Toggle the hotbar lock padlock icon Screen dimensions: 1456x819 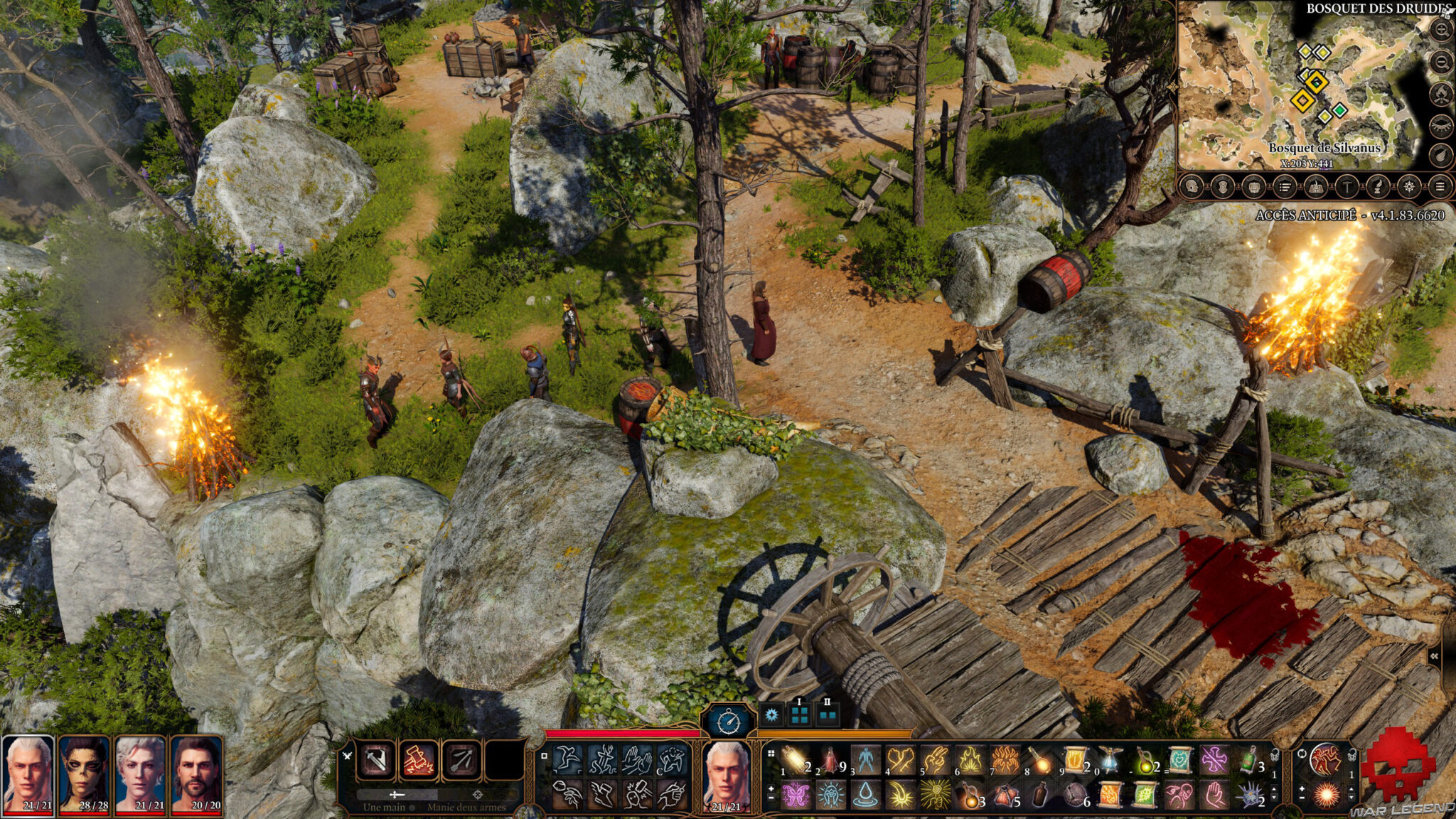pyautogui.click(x=1351, y=756)
